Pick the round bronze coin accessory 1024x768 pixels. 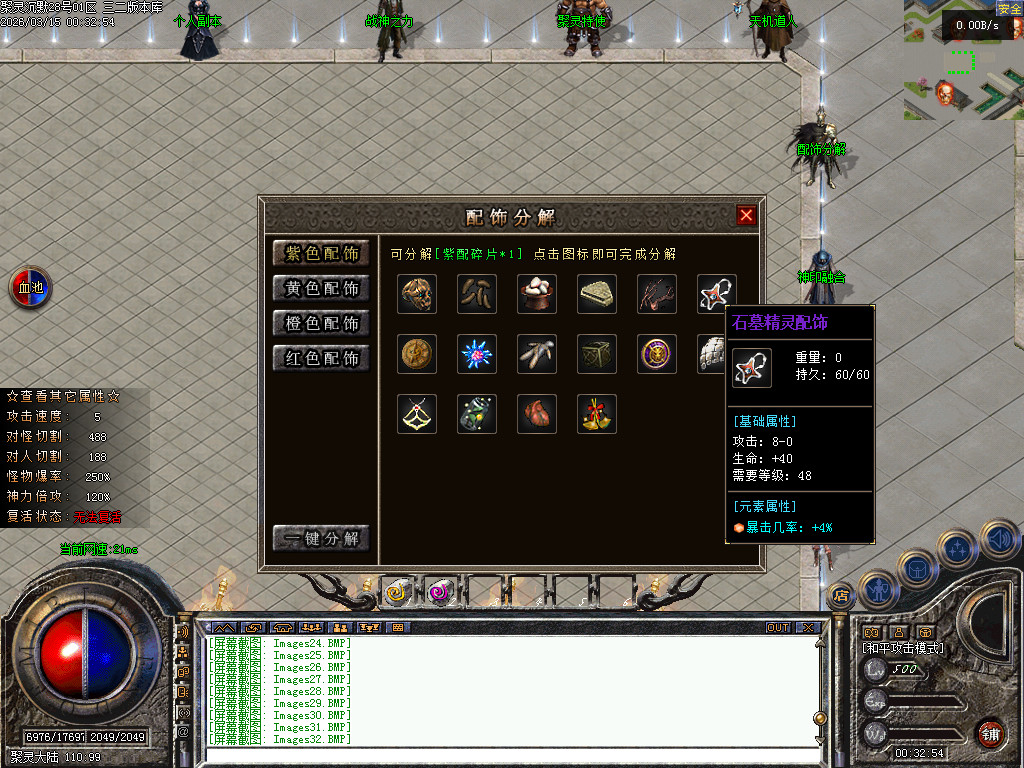(x=417, y=354)
